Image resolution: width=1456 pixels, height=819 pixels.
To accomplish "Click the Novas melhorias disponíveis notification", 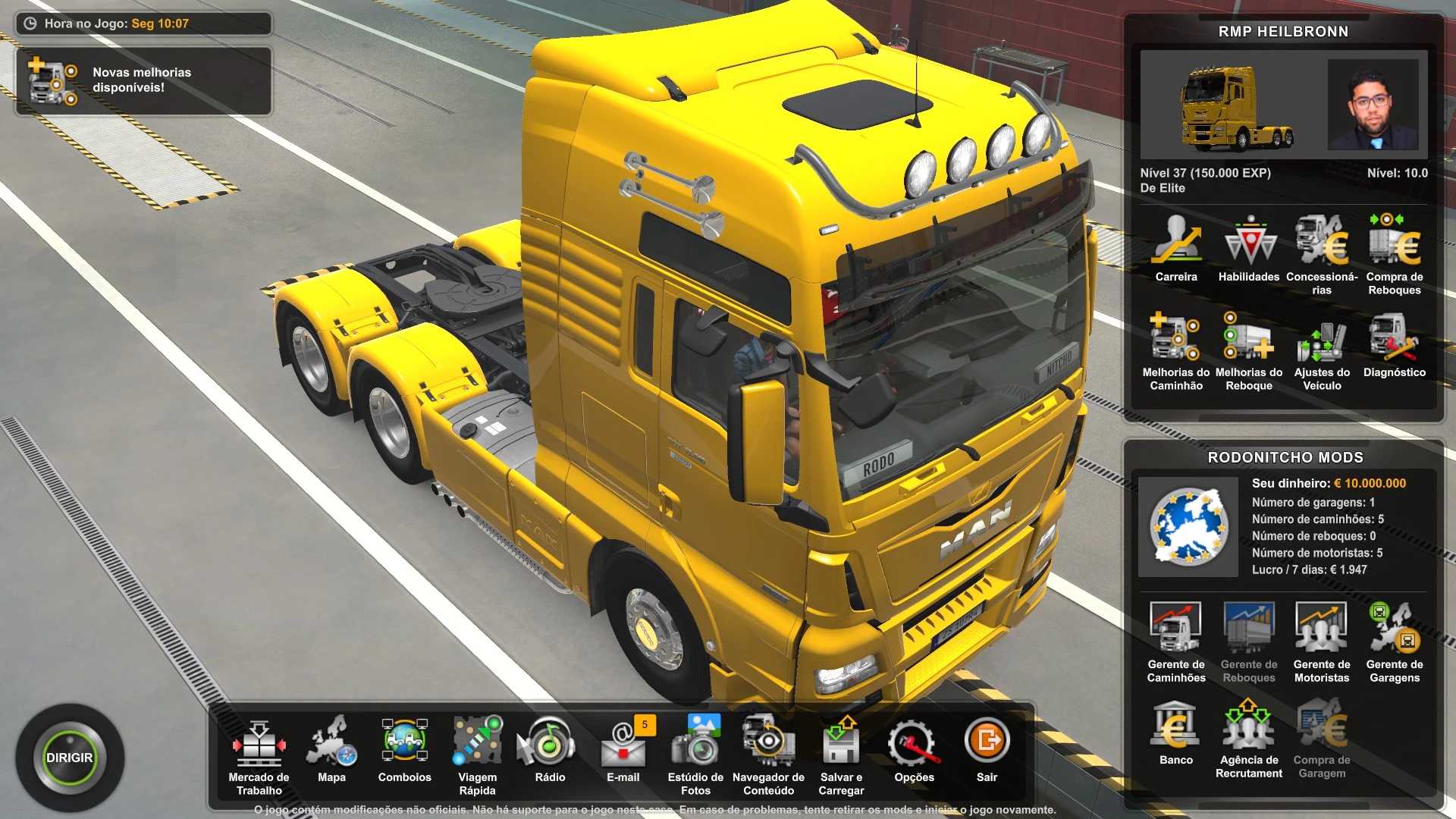I will 143,80.
